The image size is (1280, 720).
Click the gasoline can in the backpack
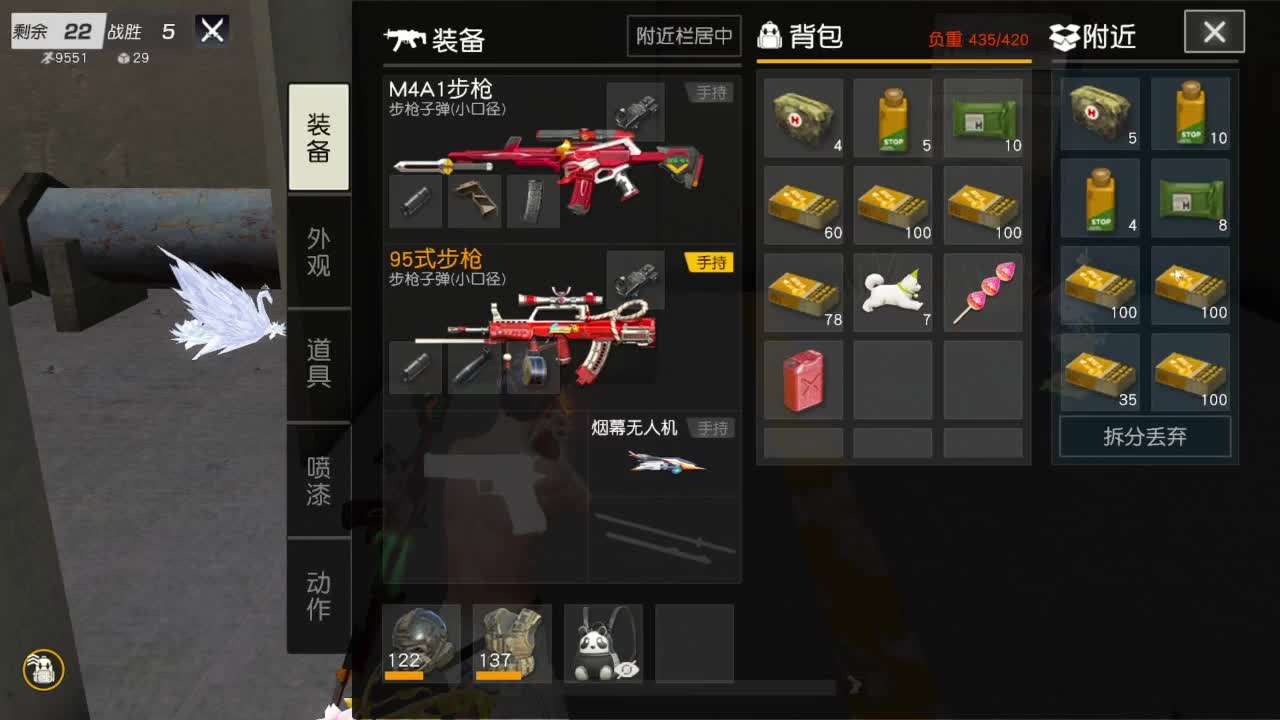tap(803, 380)
